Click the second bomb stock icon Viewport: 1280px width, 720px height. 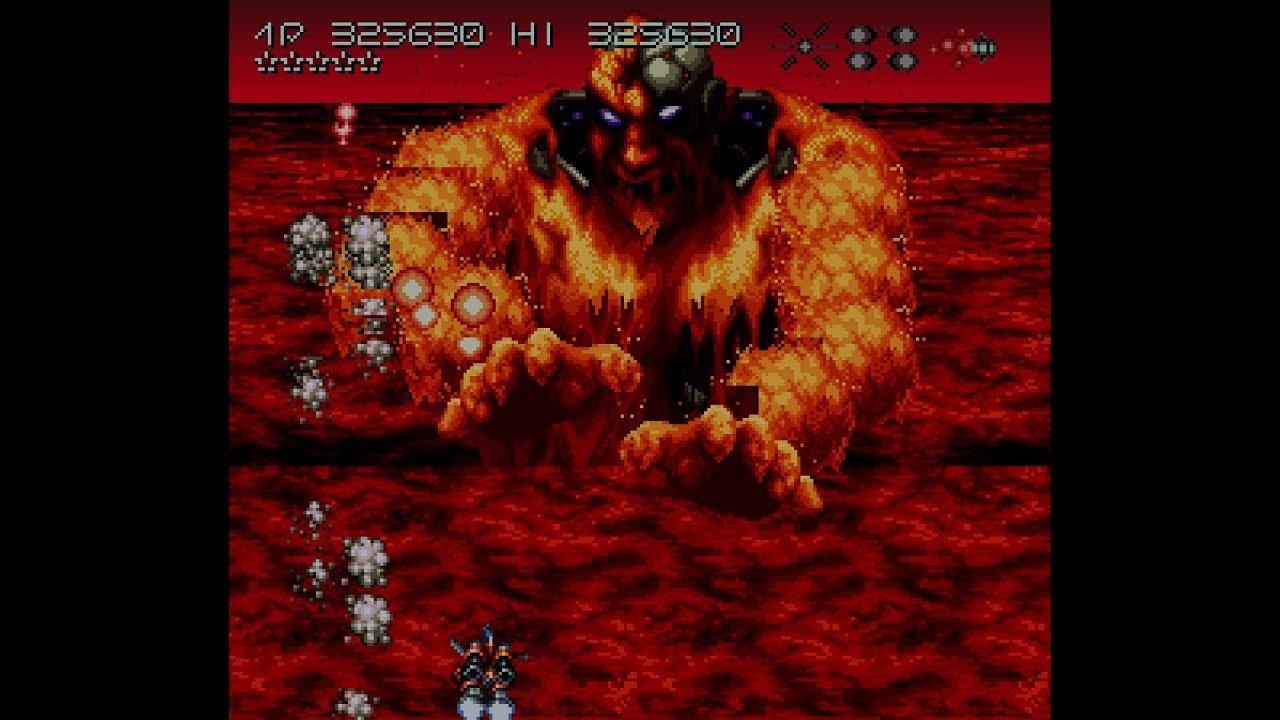(902, 33)
